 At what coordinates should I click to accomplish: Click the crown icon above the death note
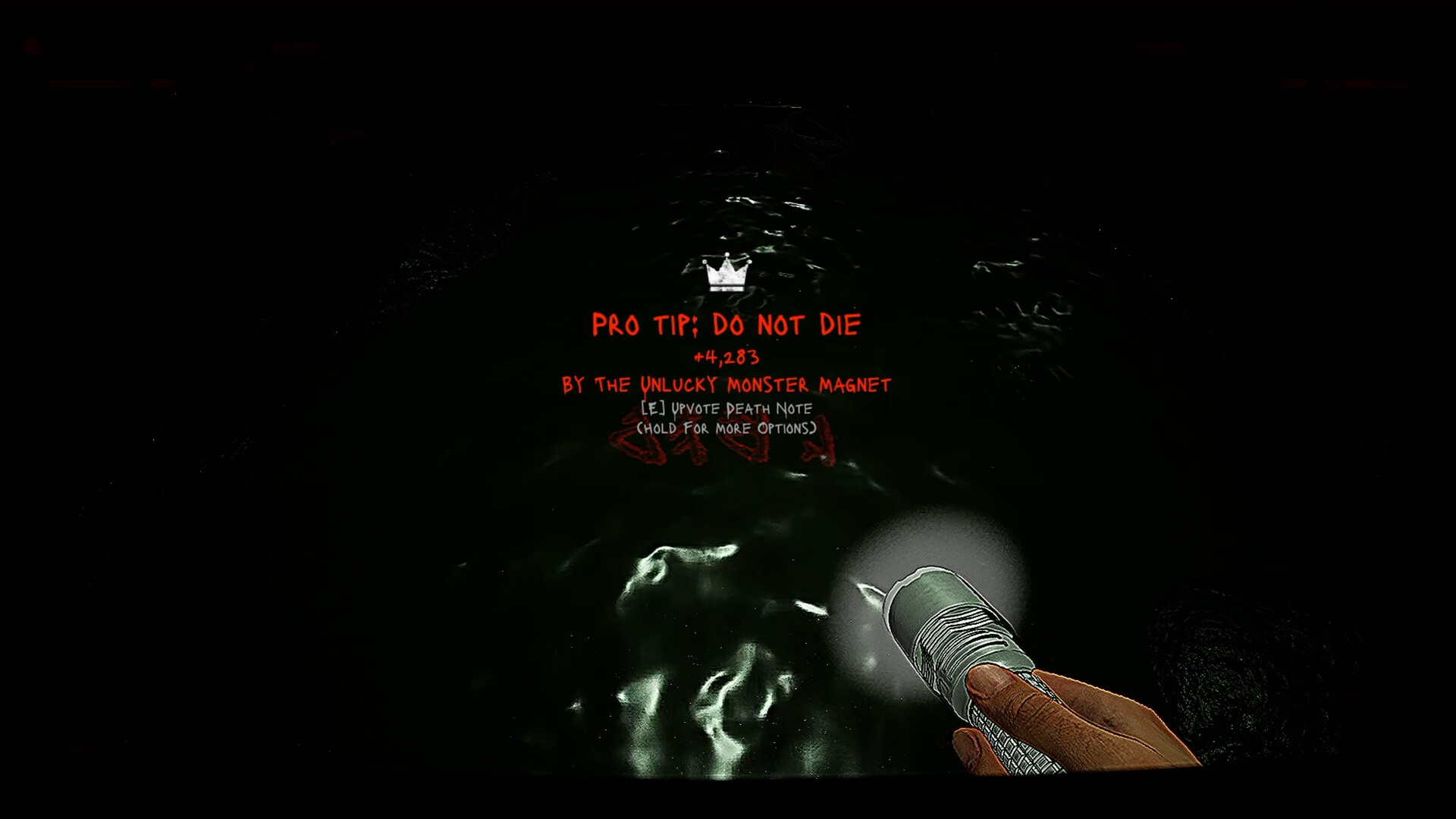click(726, 275)
